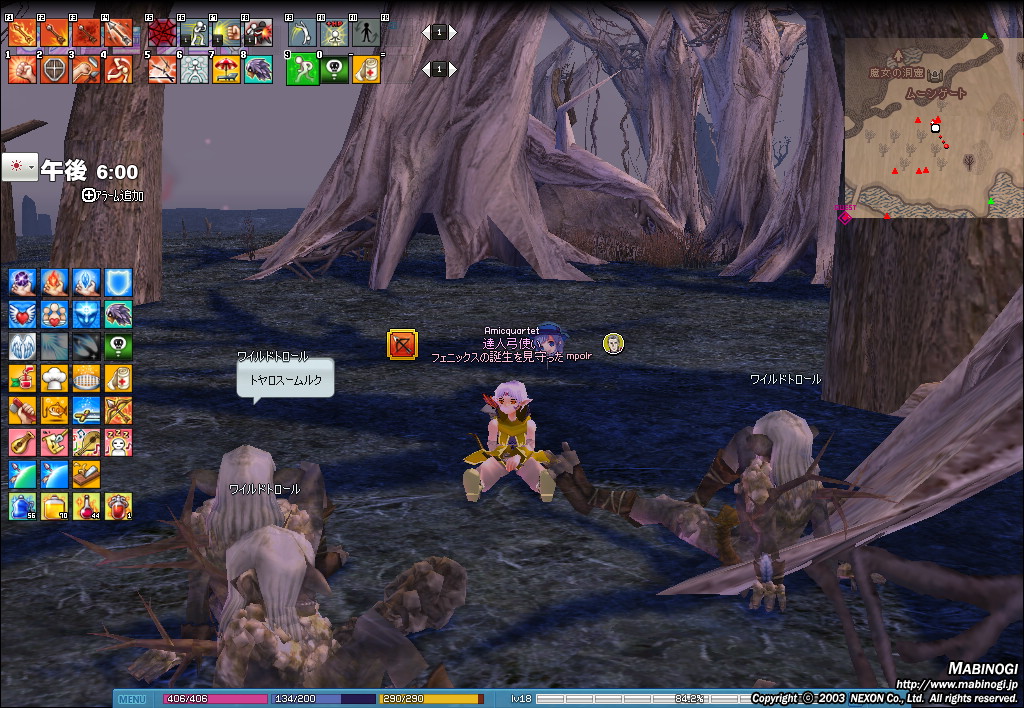Select the fire arrow skill on F1

coord(22,33)
